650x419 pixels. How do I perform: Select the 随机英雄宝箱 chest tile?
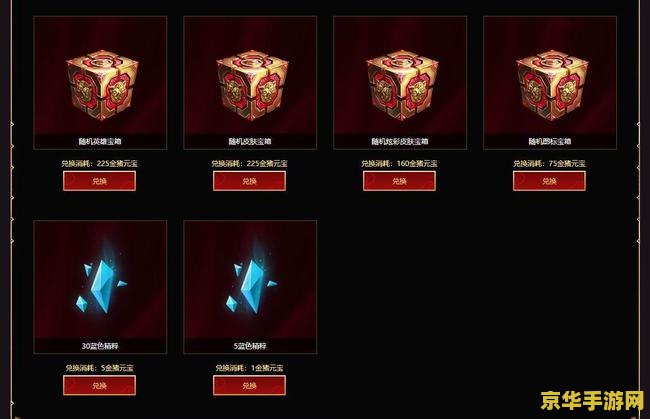(x=99, y=80)
